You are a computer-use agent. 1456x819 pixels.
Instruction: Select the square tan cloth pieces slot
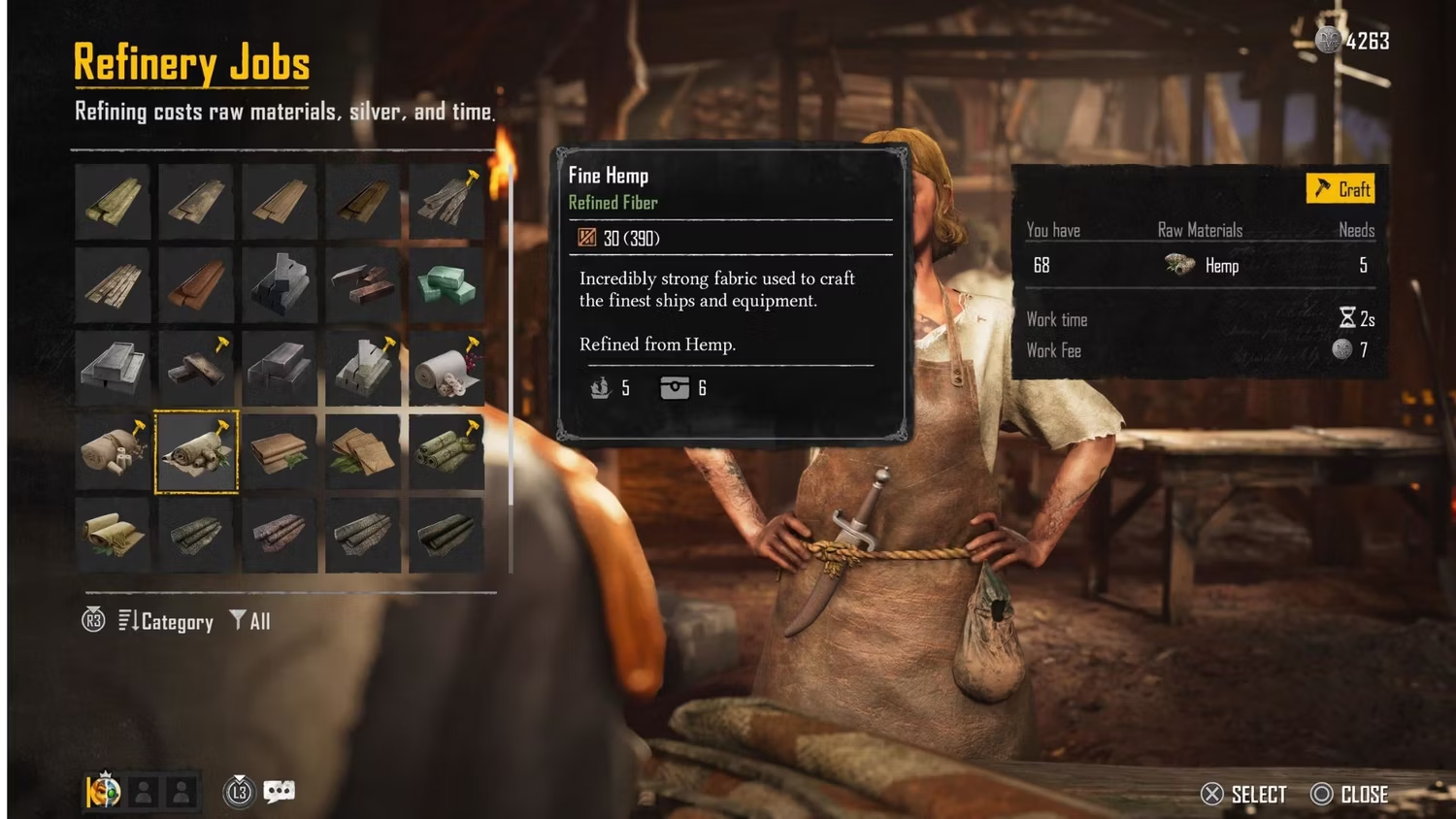363,451
